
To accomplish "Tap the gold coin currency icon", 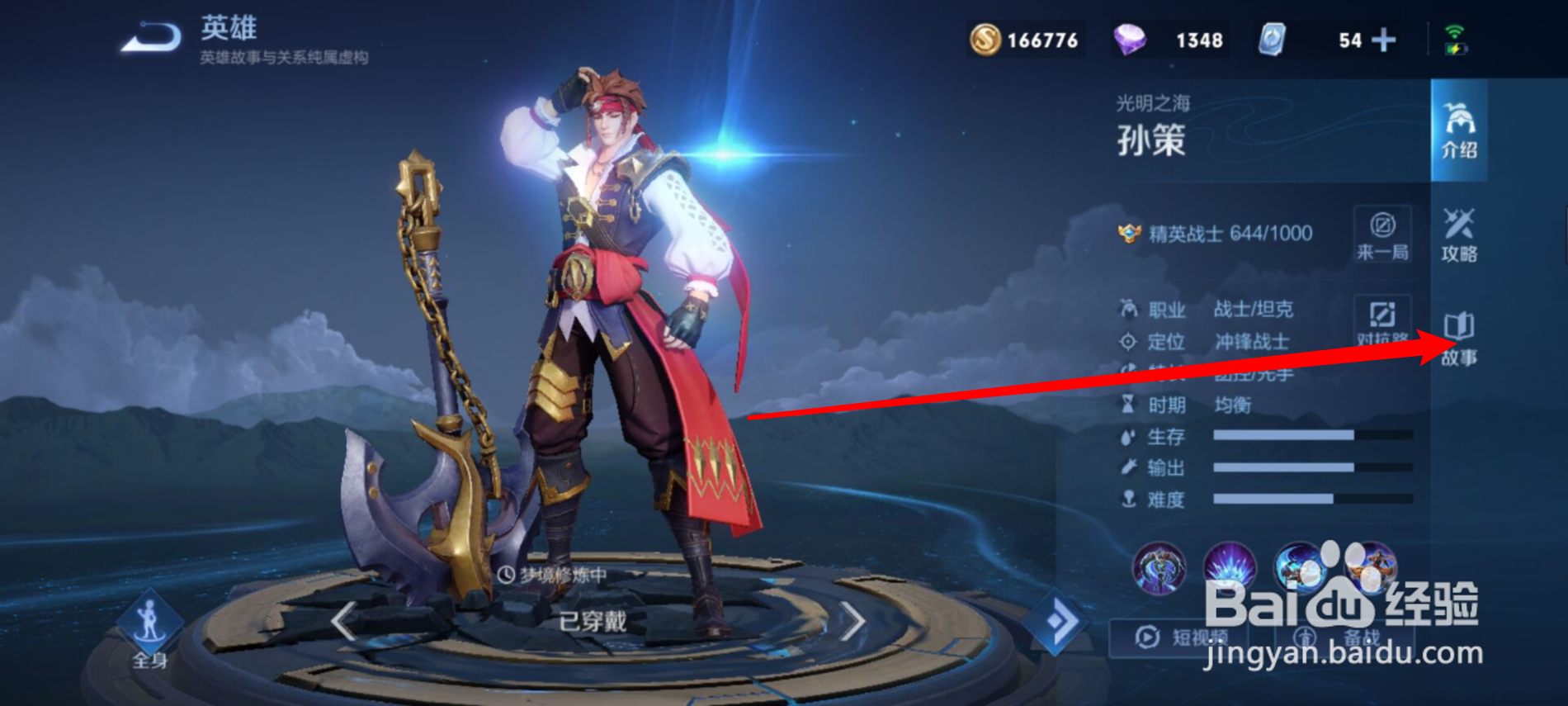I will coord(988,38).
